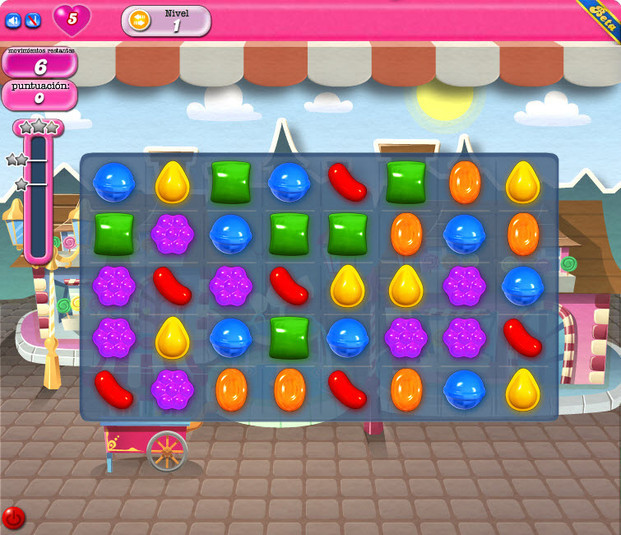The image size is (621, 535).
Task: Toggle the crossed-out music button
Action: (x=33, y=19)
